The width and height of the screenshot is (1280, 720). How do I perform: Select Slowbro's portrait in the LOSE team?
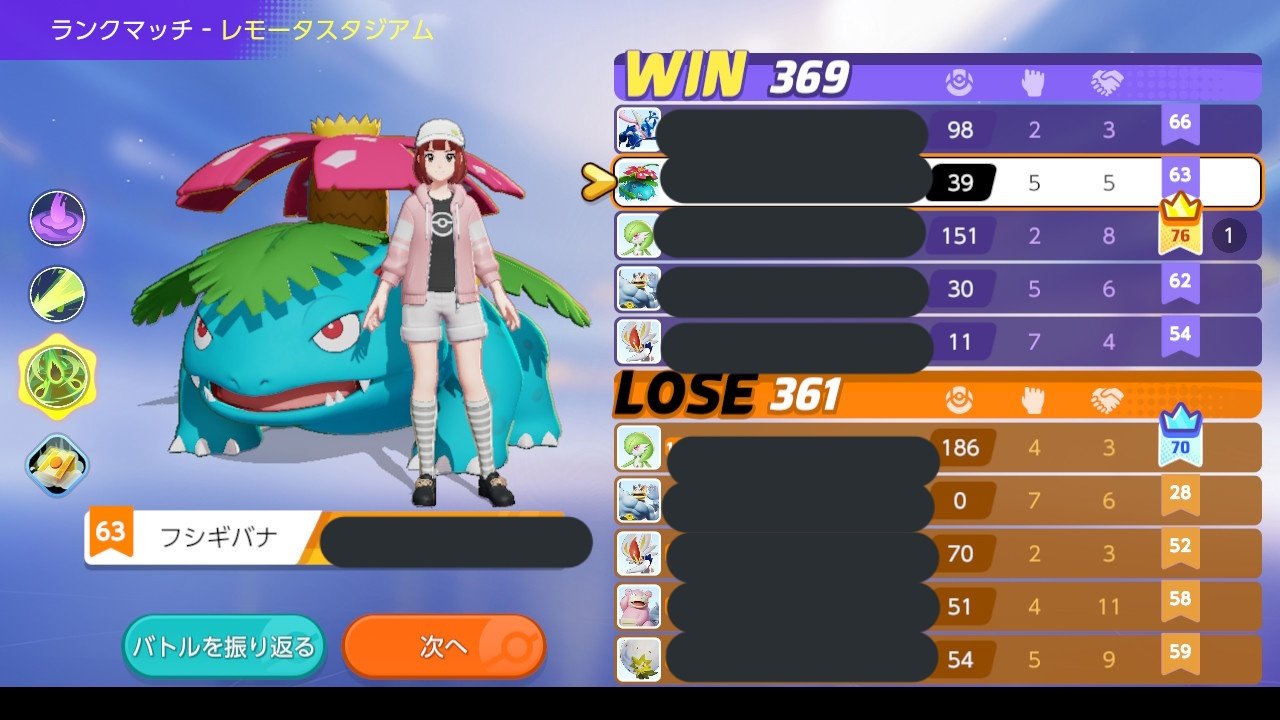tap(638, 606)
